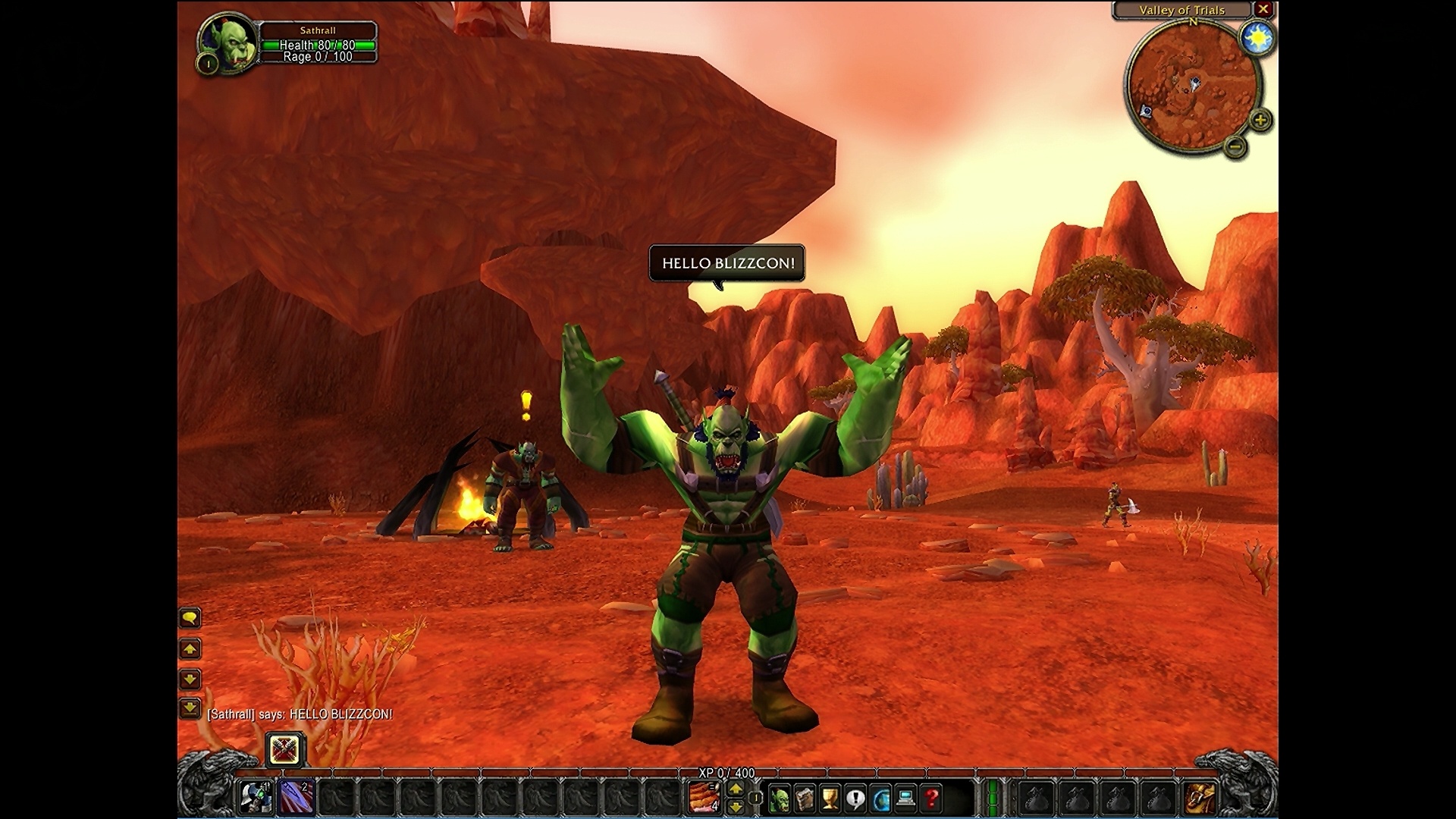1456x819 pixels.
Task: Open the chat speech bubble menu
Action: point(190,619)
